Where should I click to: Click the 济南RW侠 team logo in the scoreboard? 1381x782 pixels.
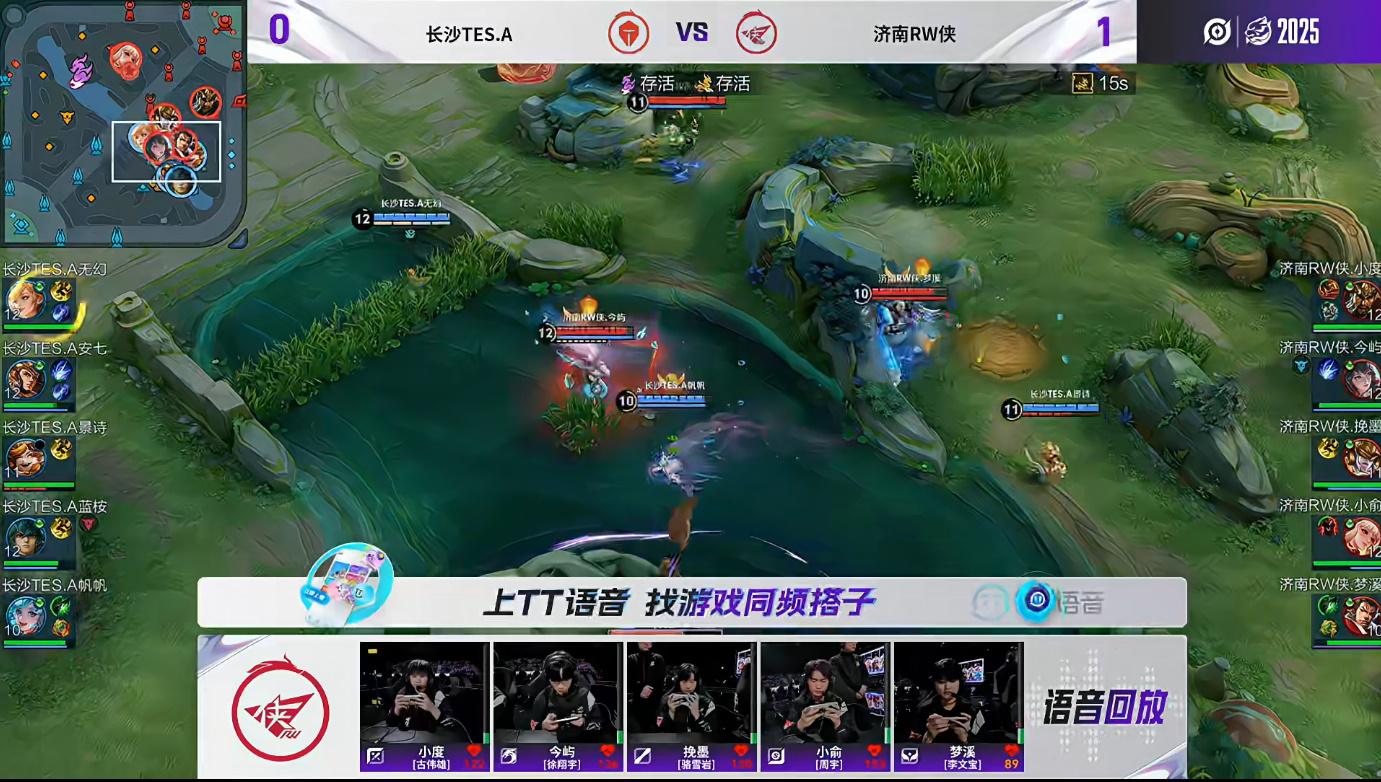756,33
